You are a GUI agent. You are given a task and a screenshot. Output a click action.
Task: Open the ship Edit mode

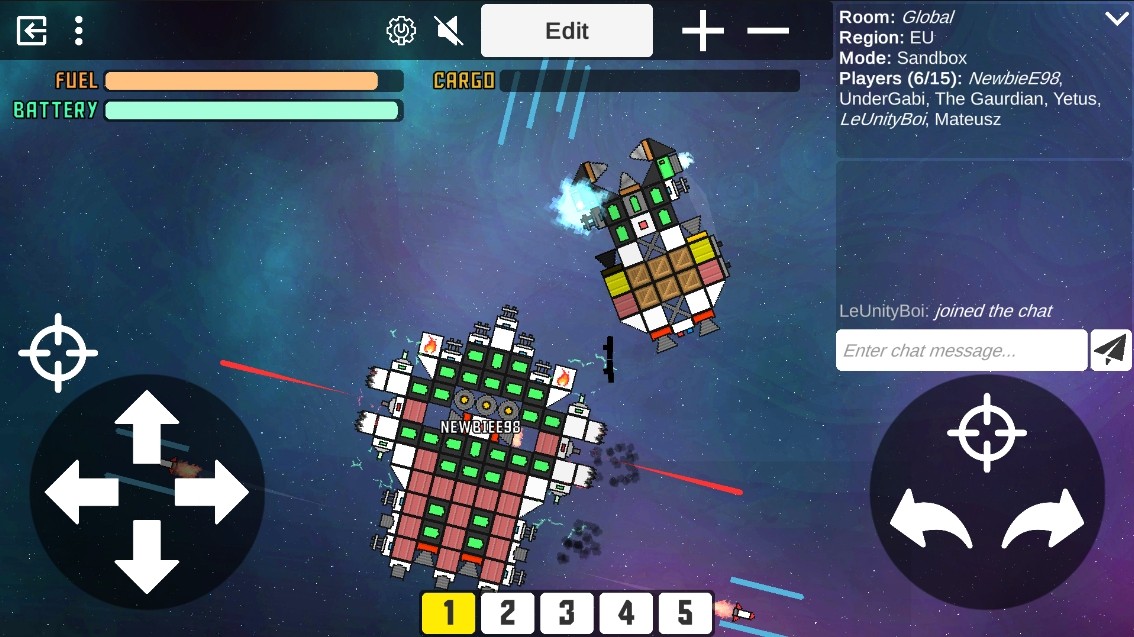tap(567, 31)
